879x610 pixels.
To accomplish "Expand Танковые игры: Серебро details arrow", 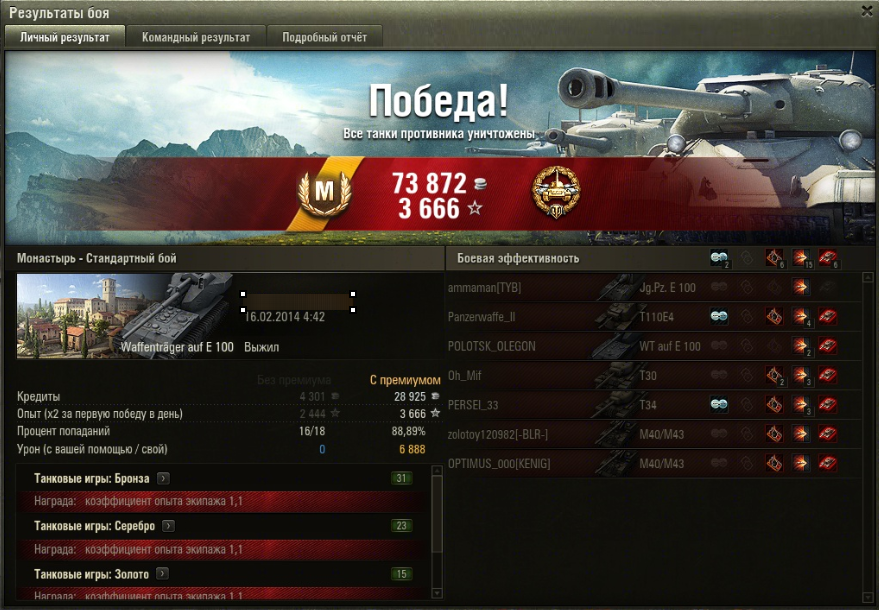I will click(x=169, y=526).
